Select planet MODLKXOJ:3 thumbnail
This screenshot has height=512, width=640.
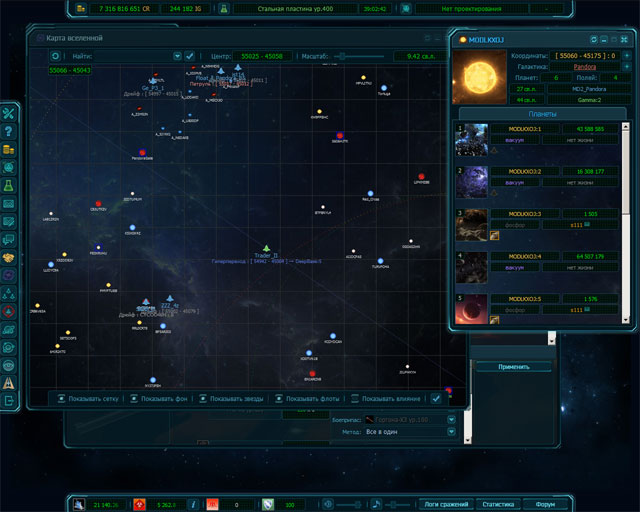click(x=472, y=224)
